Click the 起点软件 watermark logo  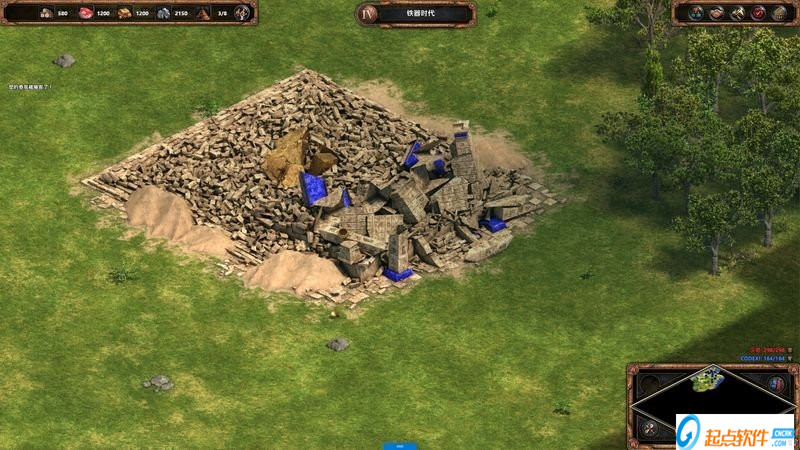(x=734, y=431)
